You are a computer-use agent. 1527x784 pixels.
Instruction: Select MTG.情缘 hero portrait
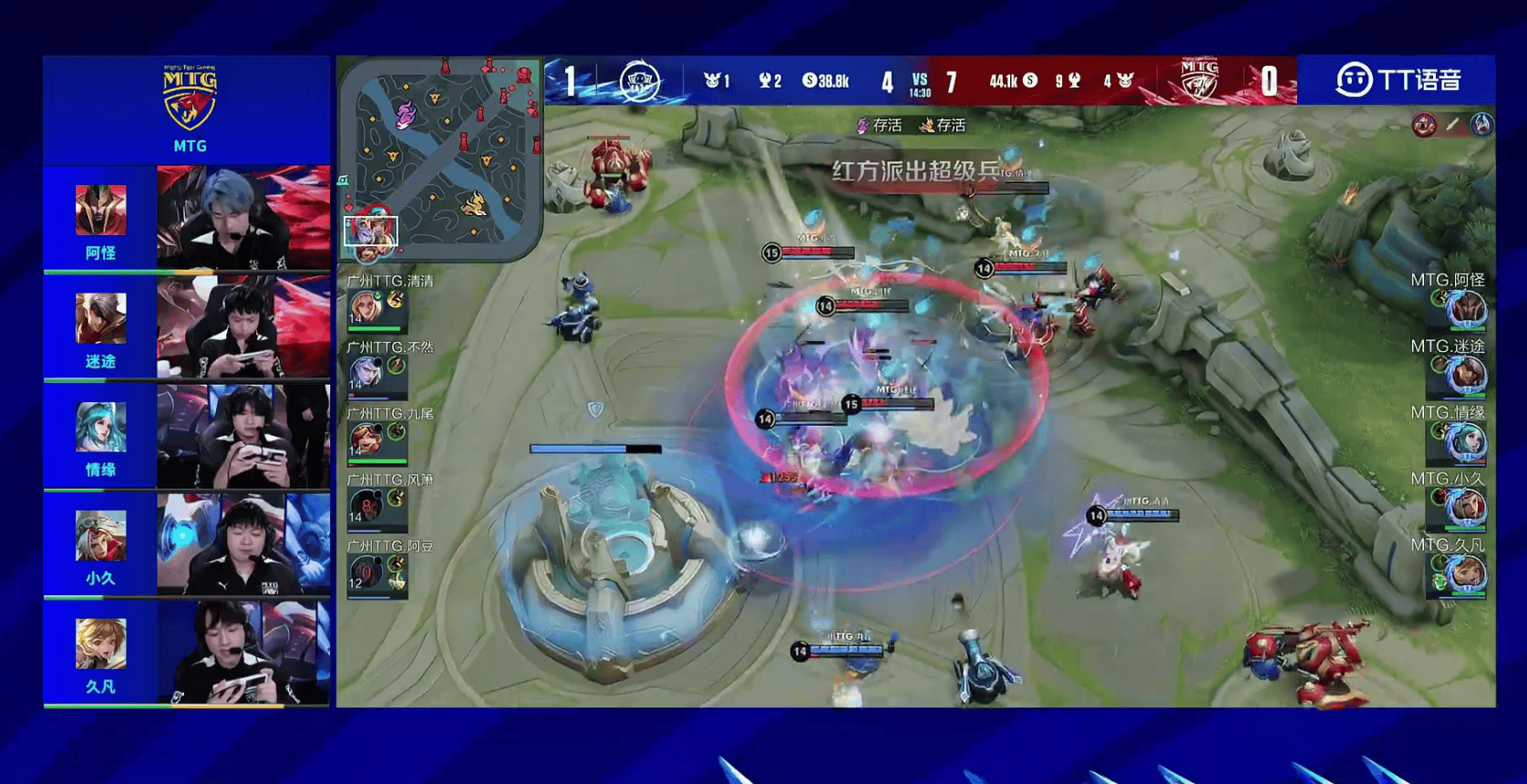pyautogui.click(x=1467, y=441)
